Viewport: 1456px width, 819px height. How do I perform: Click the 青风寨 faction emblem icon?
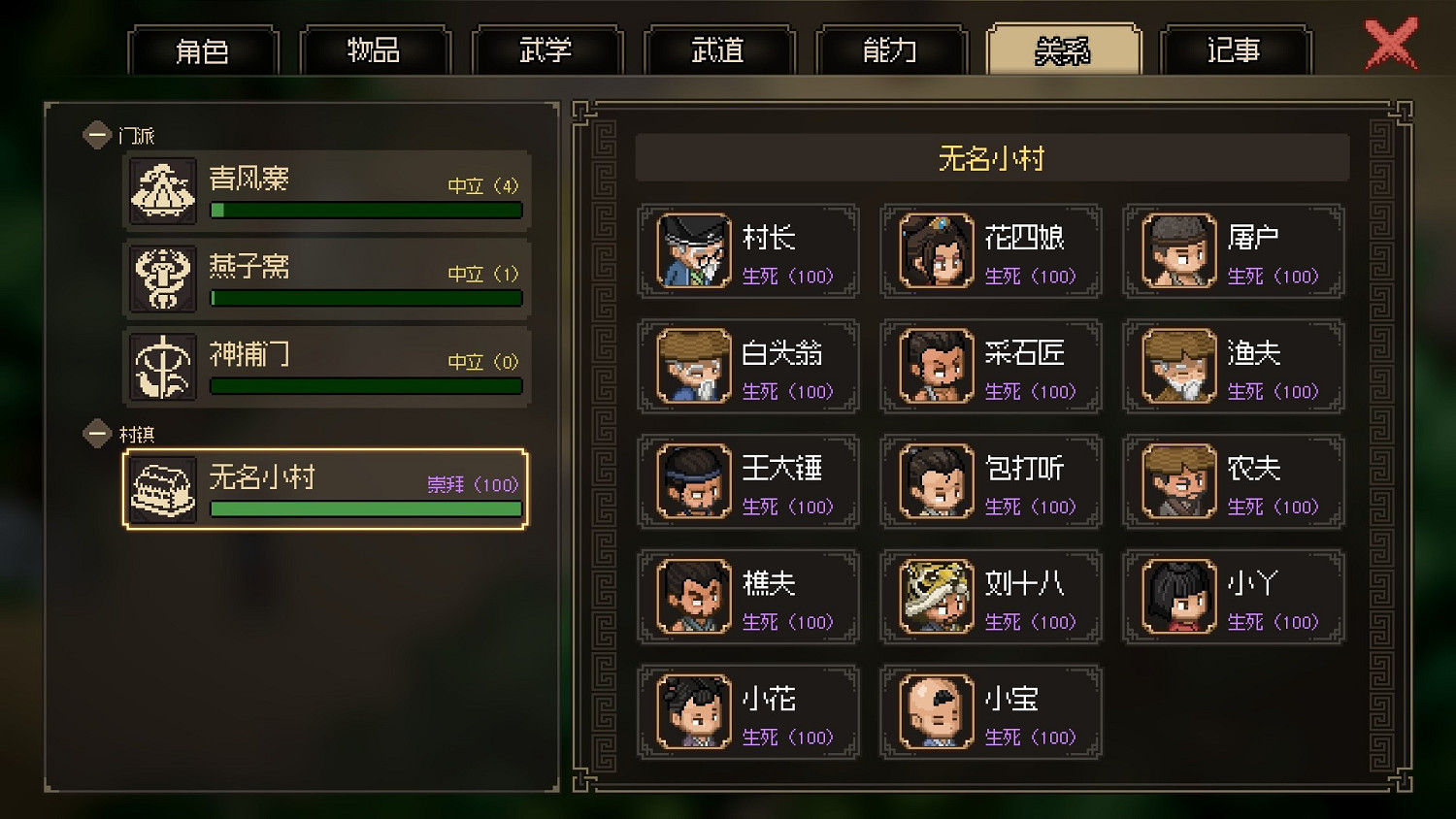click(162, 191)
